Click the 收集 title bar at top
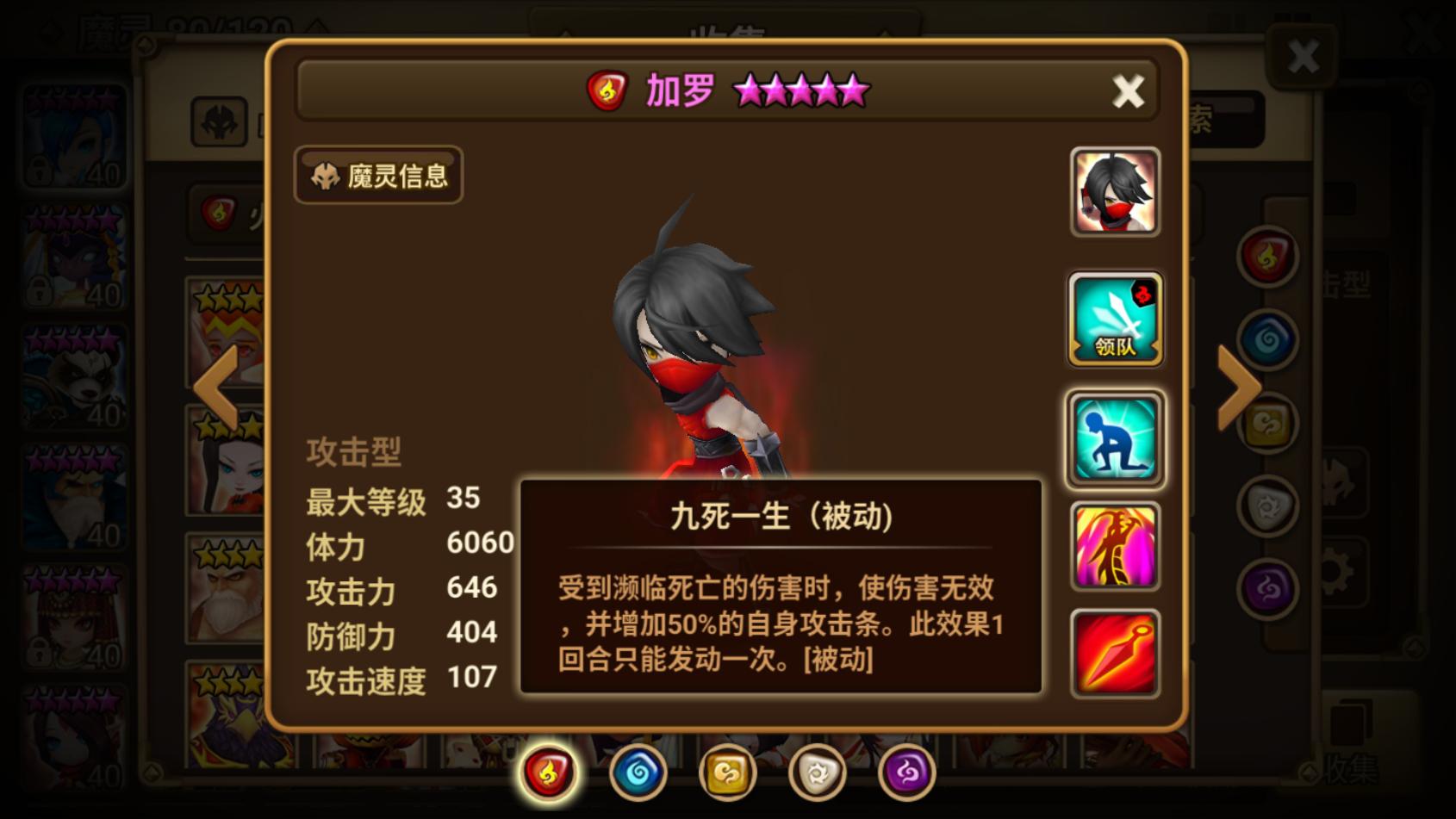Image resolution: width=1456 pixels, height=819 pixels. pyautogui.click(x=728, y=30)
